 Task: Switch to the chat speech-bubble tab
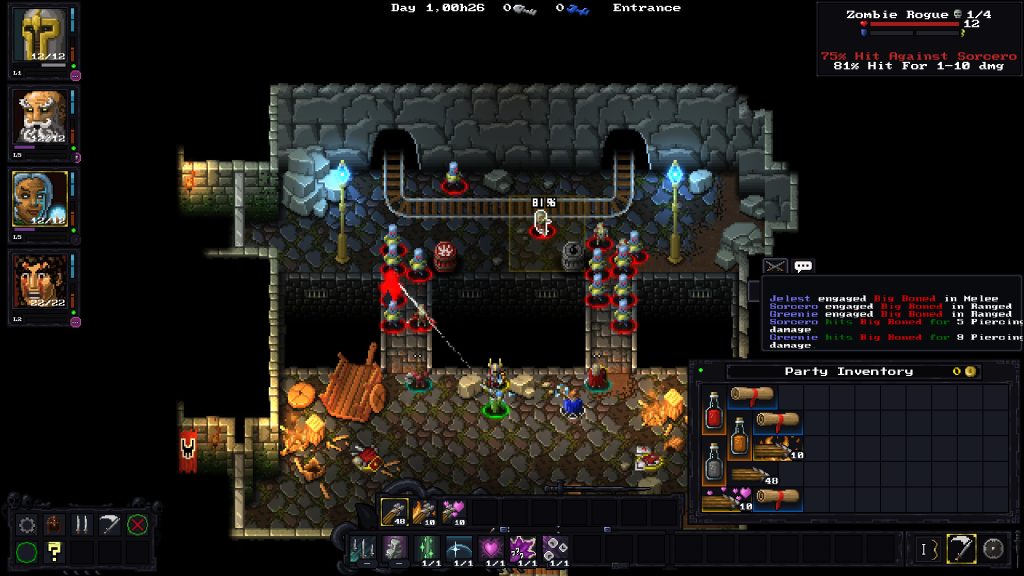click(x=803, y=266)
